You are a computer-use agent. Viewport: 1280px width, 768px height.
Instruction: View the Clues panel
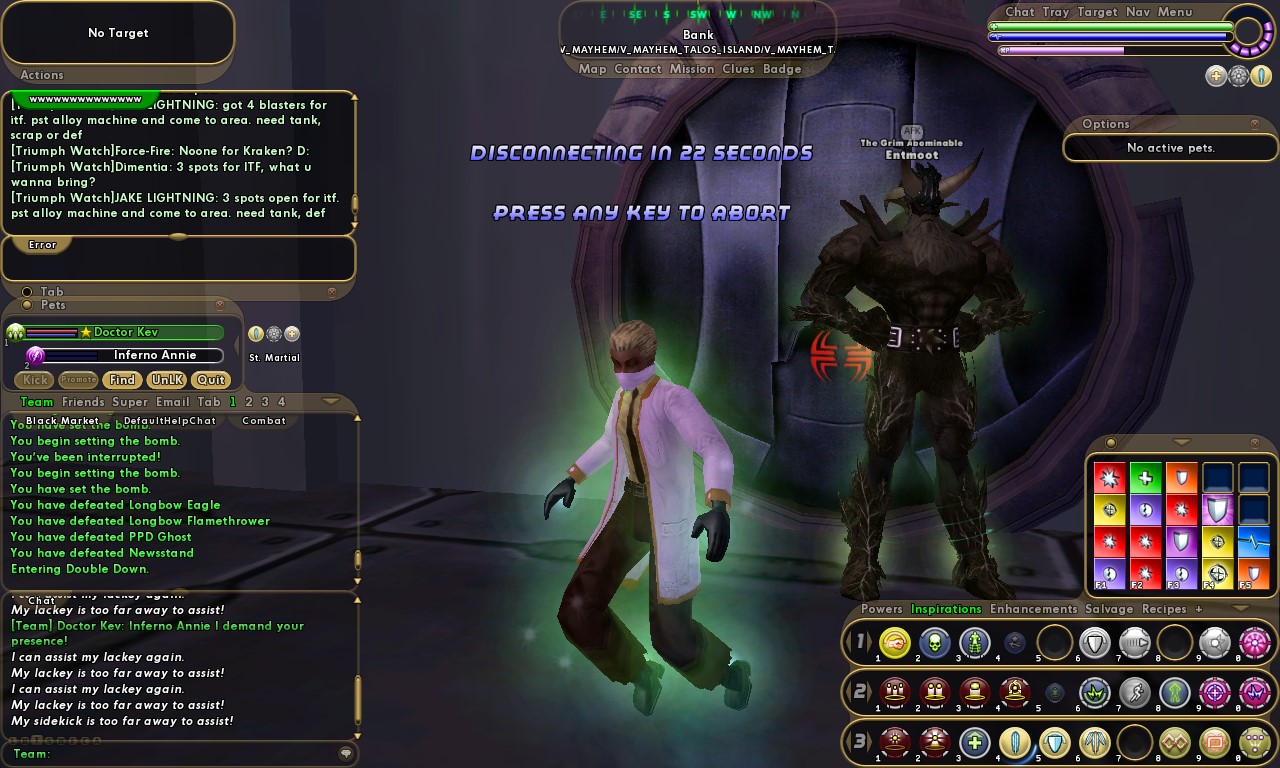click(x=738, y=69)
